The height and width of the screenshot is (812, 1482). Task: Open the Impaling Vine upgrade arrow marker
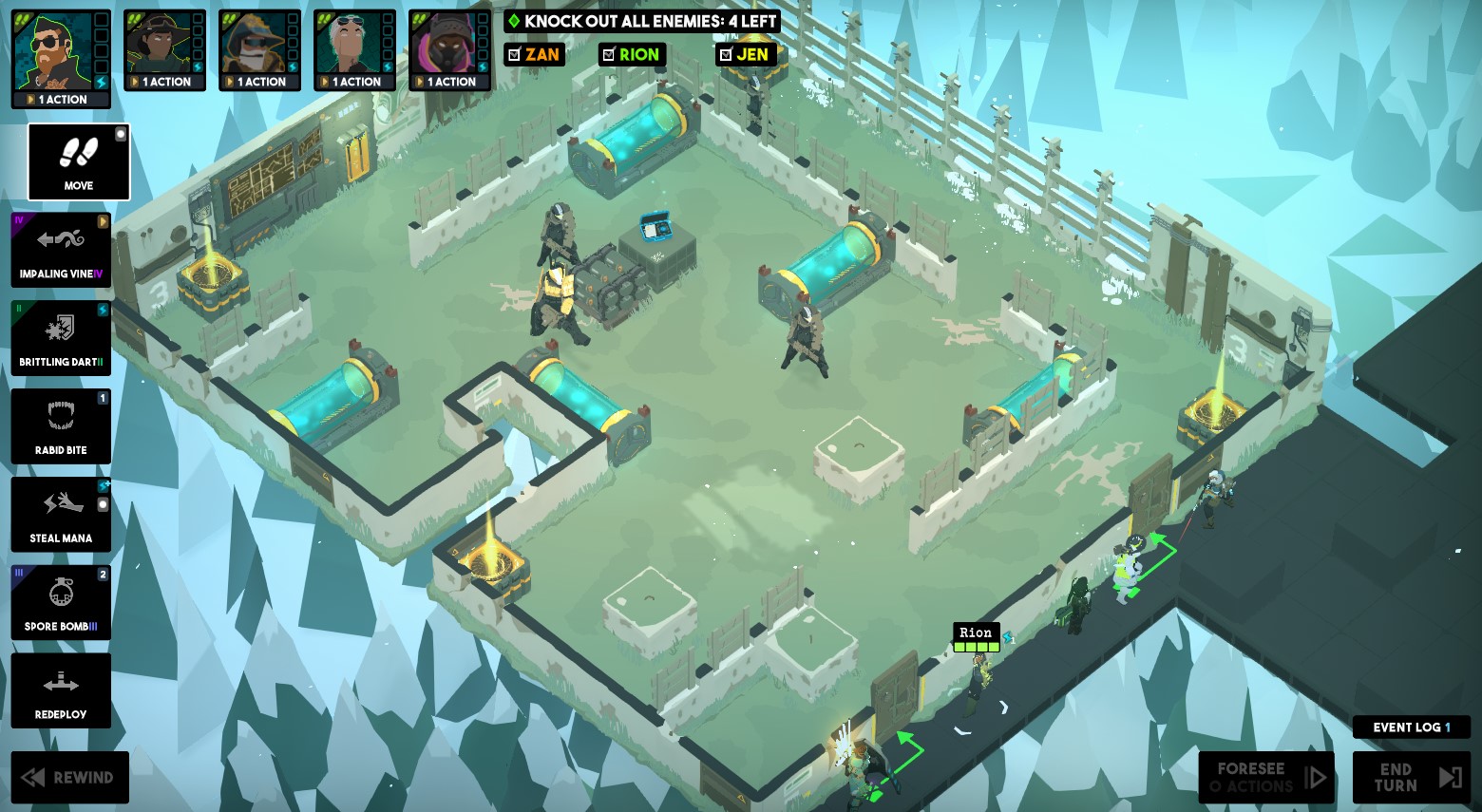click(x=103, y=221)
